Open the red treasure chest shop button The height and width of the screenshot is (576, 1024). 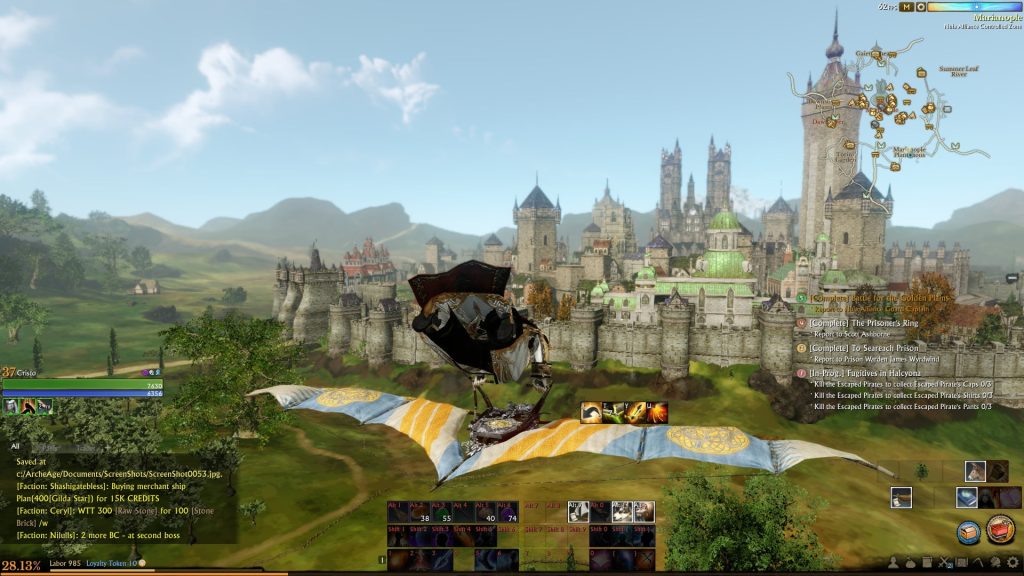pyautogui.click(x=1000, y=529)
